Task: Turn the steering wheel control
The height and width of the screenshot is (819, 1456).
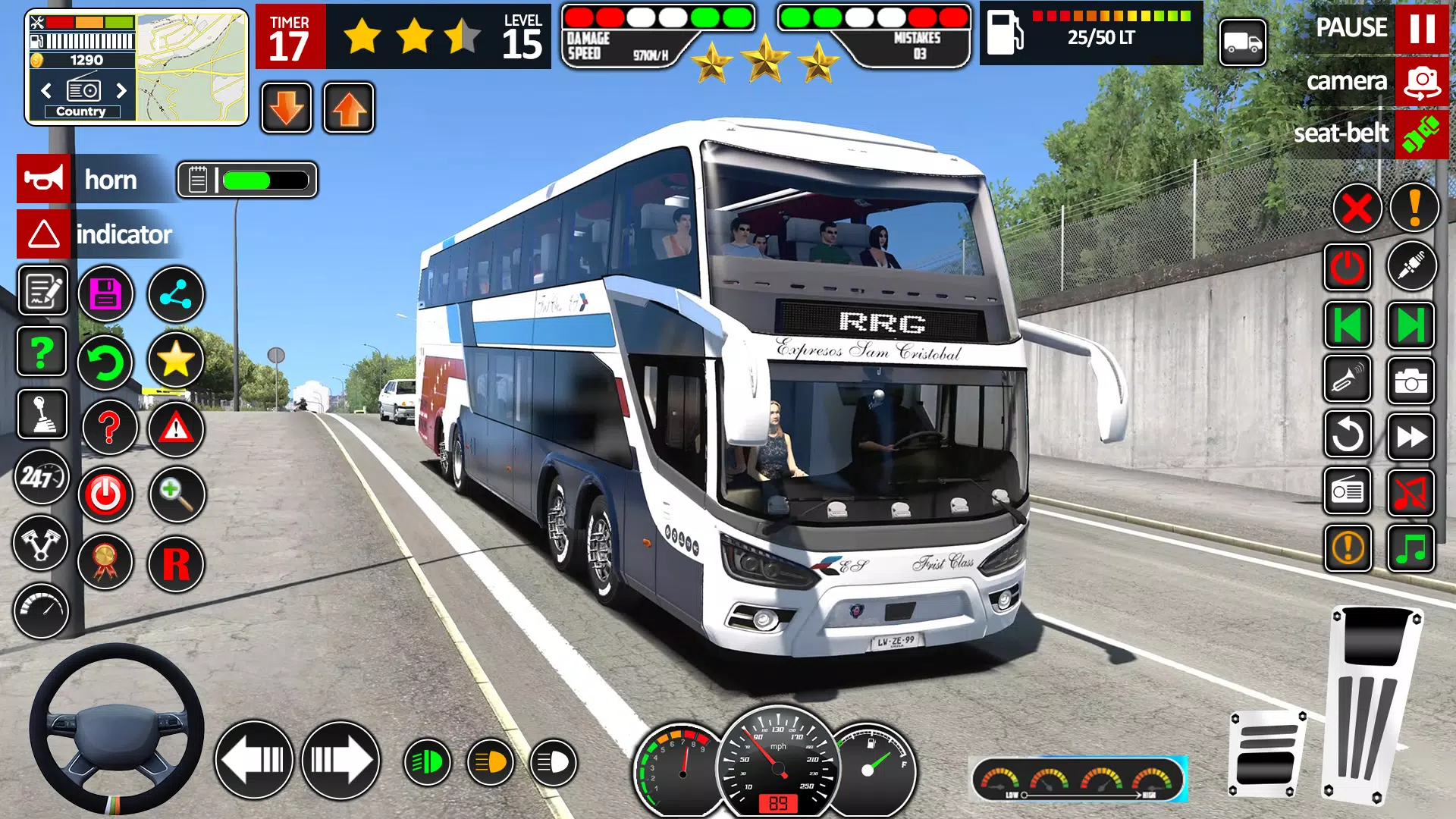Action: tap(116, 728)
